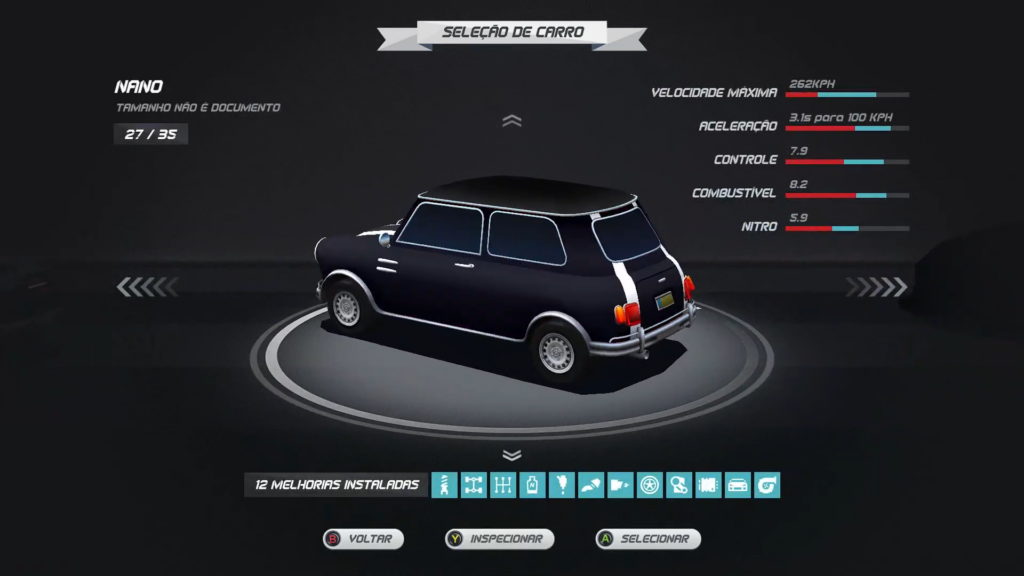Go back with the Voltar button
The width and height of the screenshot is (1024, 576).
coord(362,539)
